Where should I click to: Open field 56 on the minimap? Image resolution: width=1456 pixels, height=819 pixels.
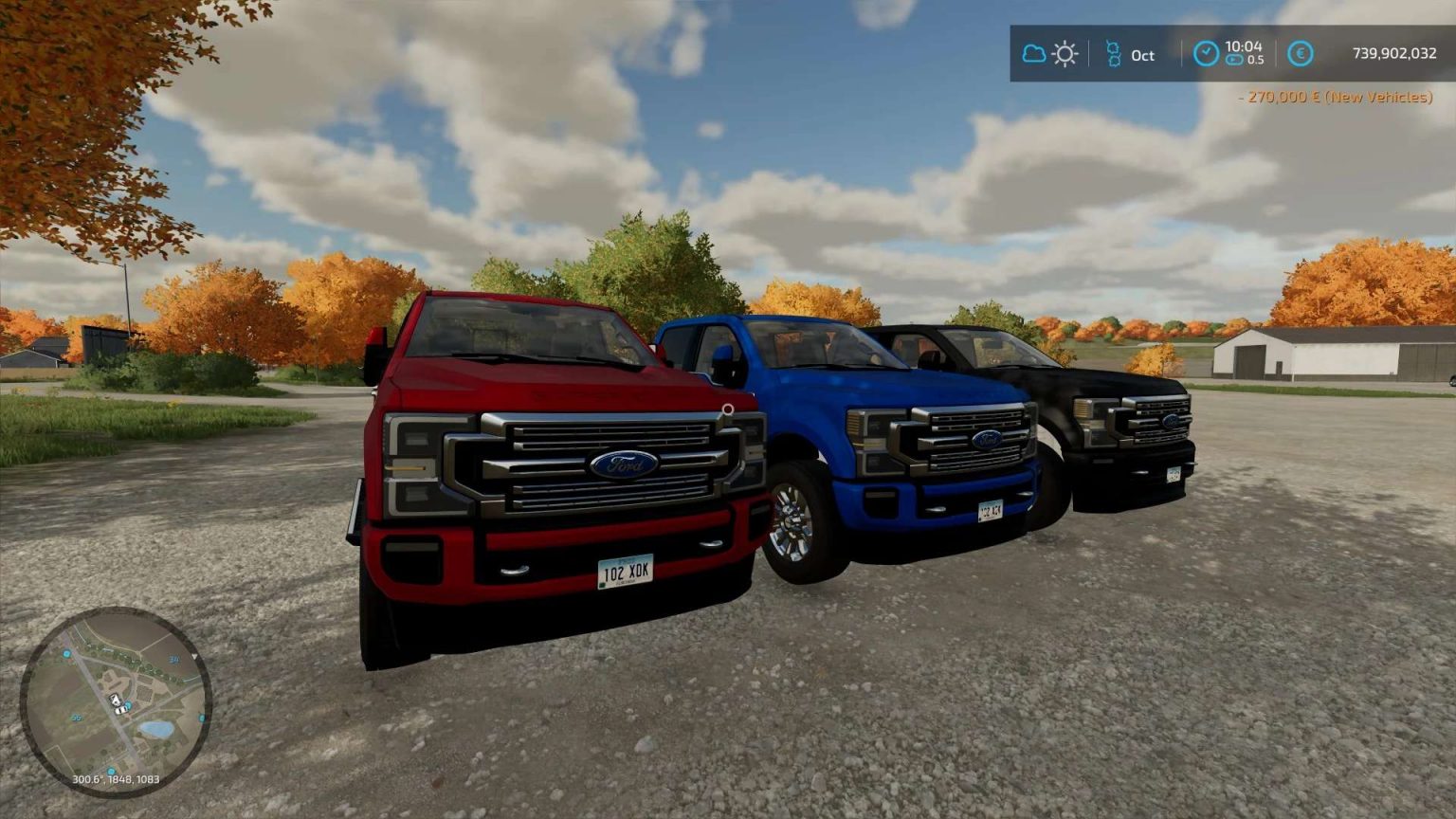point(76,718)
